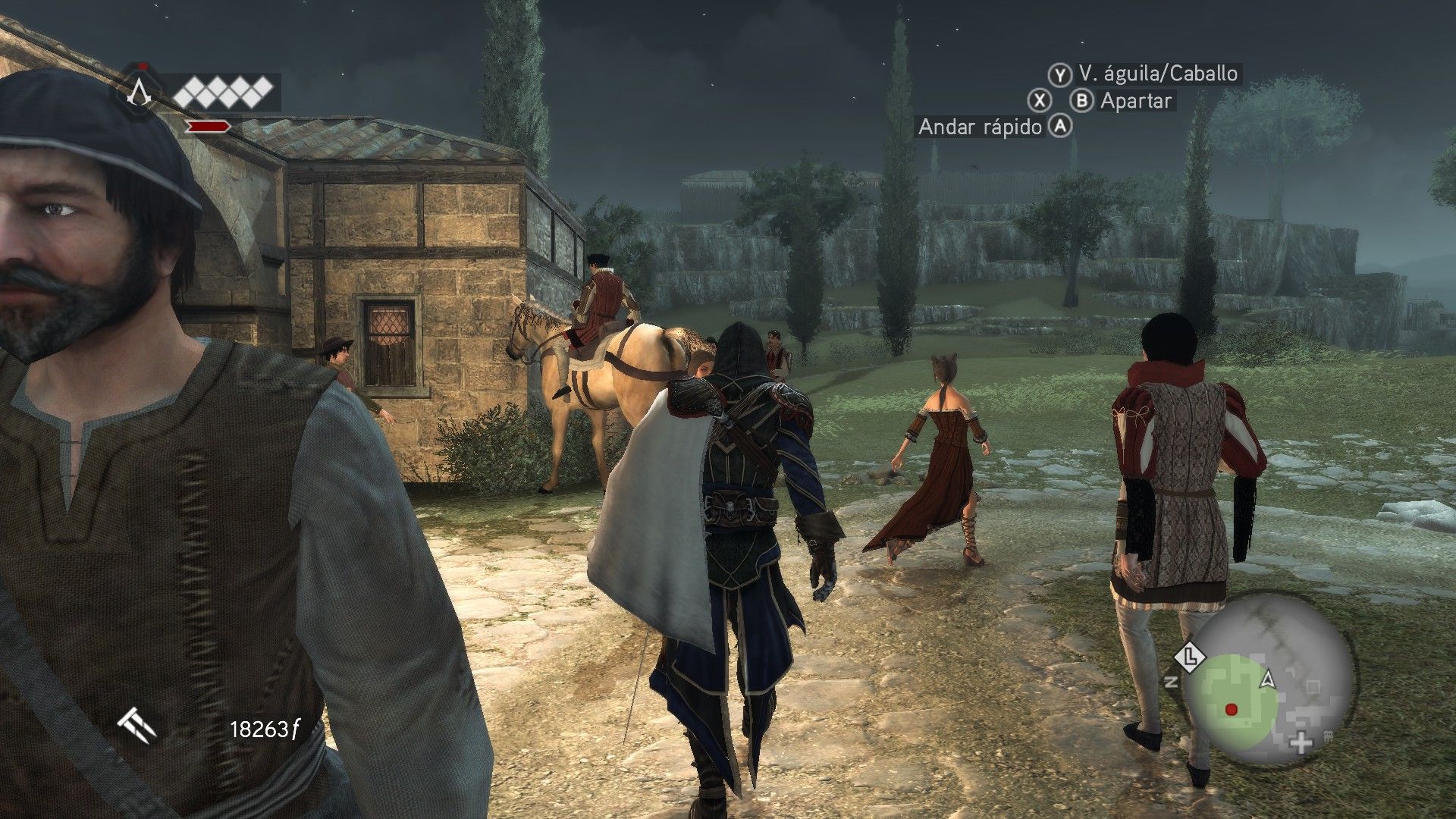Click the Assassin insignia sync icon
This screenshot has height=819, width=1456.
point(138,92)
